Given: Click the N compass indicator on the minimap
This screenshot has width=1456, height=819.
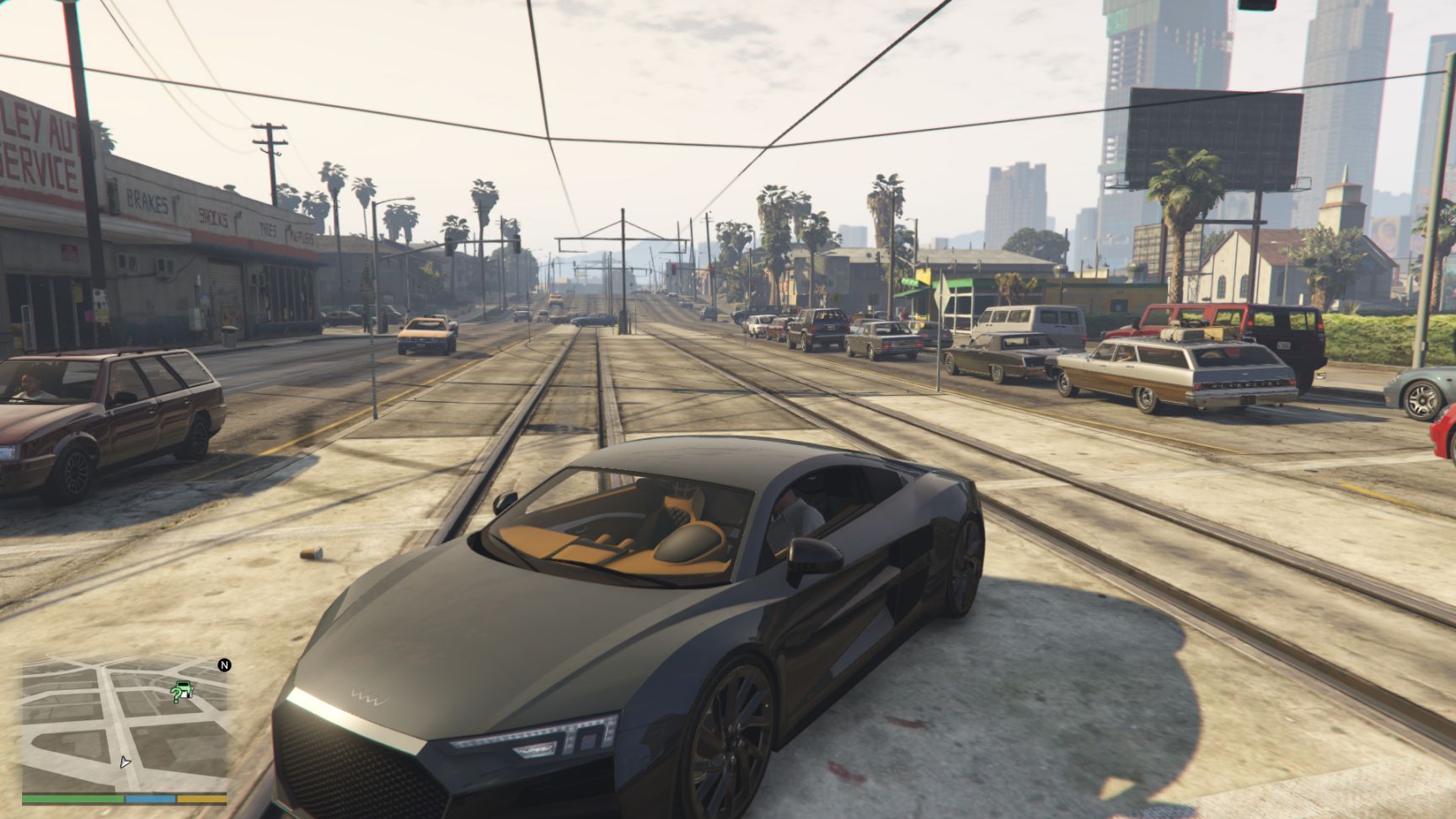Looking at the screenshot, I should [224, 665].
